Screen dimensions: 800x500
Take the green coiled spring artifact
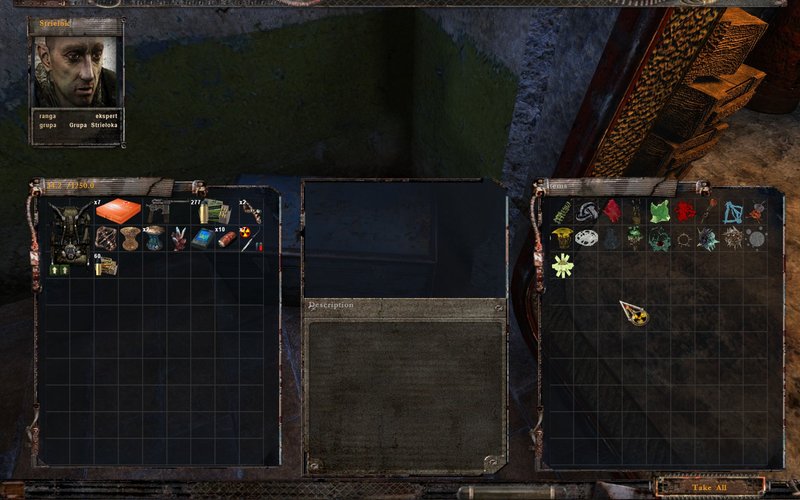click(x=562, y=211)
